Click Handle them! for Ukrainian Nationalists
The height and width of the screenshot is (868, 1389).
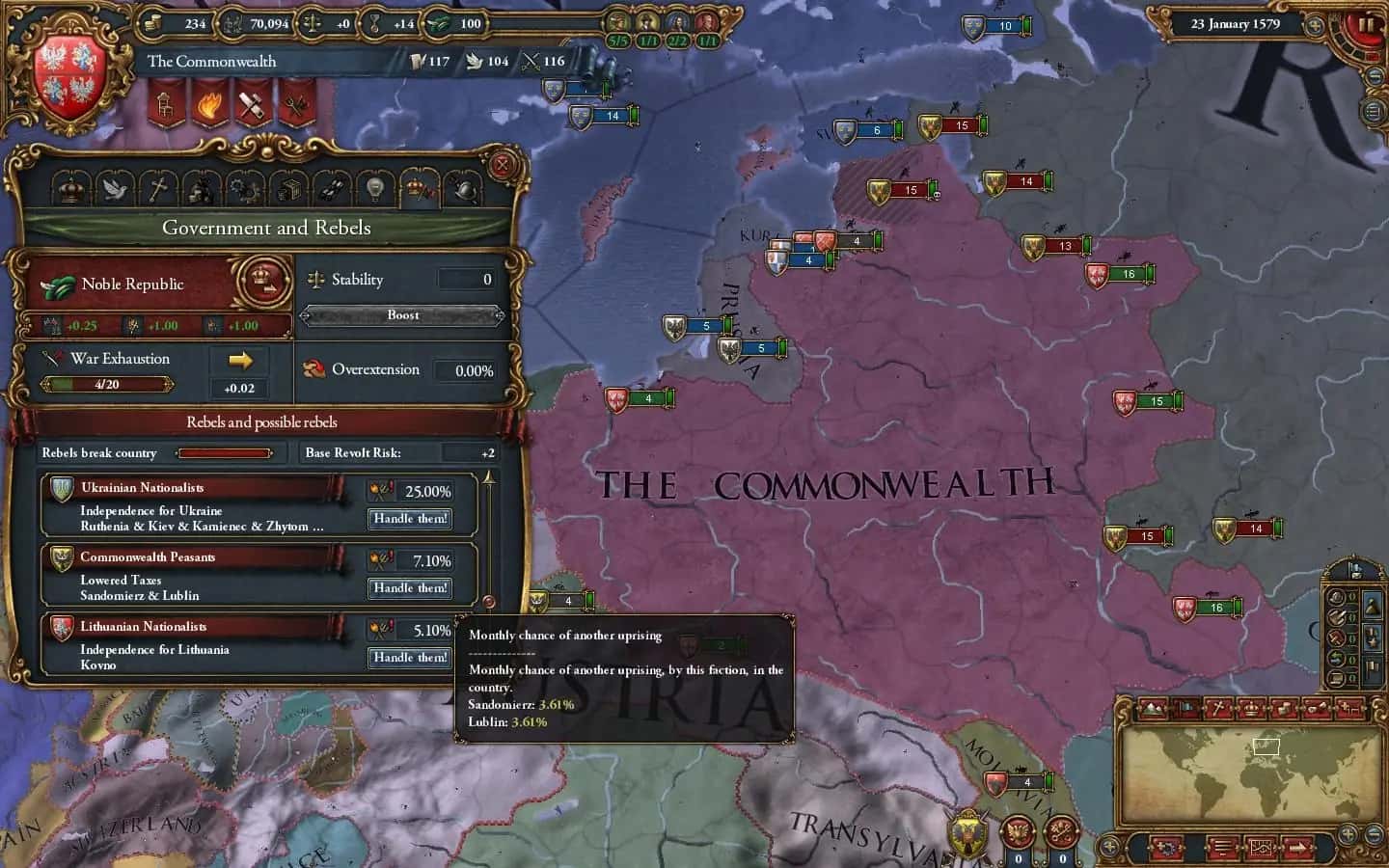point(409,519)
